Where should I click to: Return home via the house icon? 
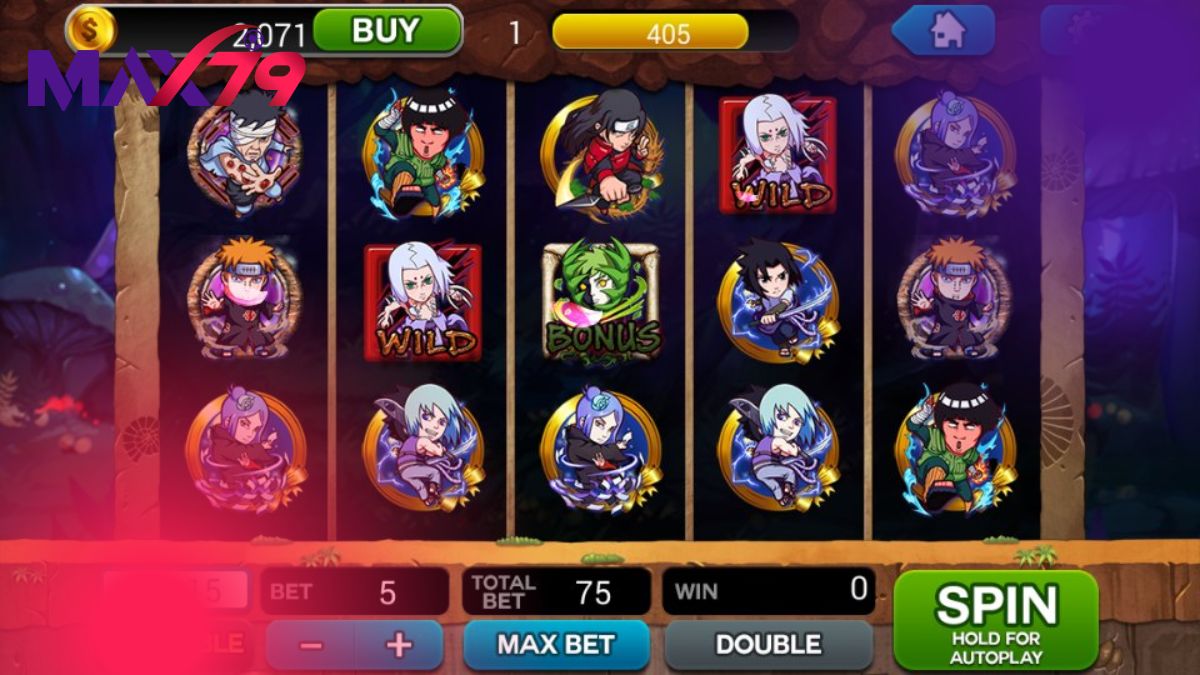945,31
